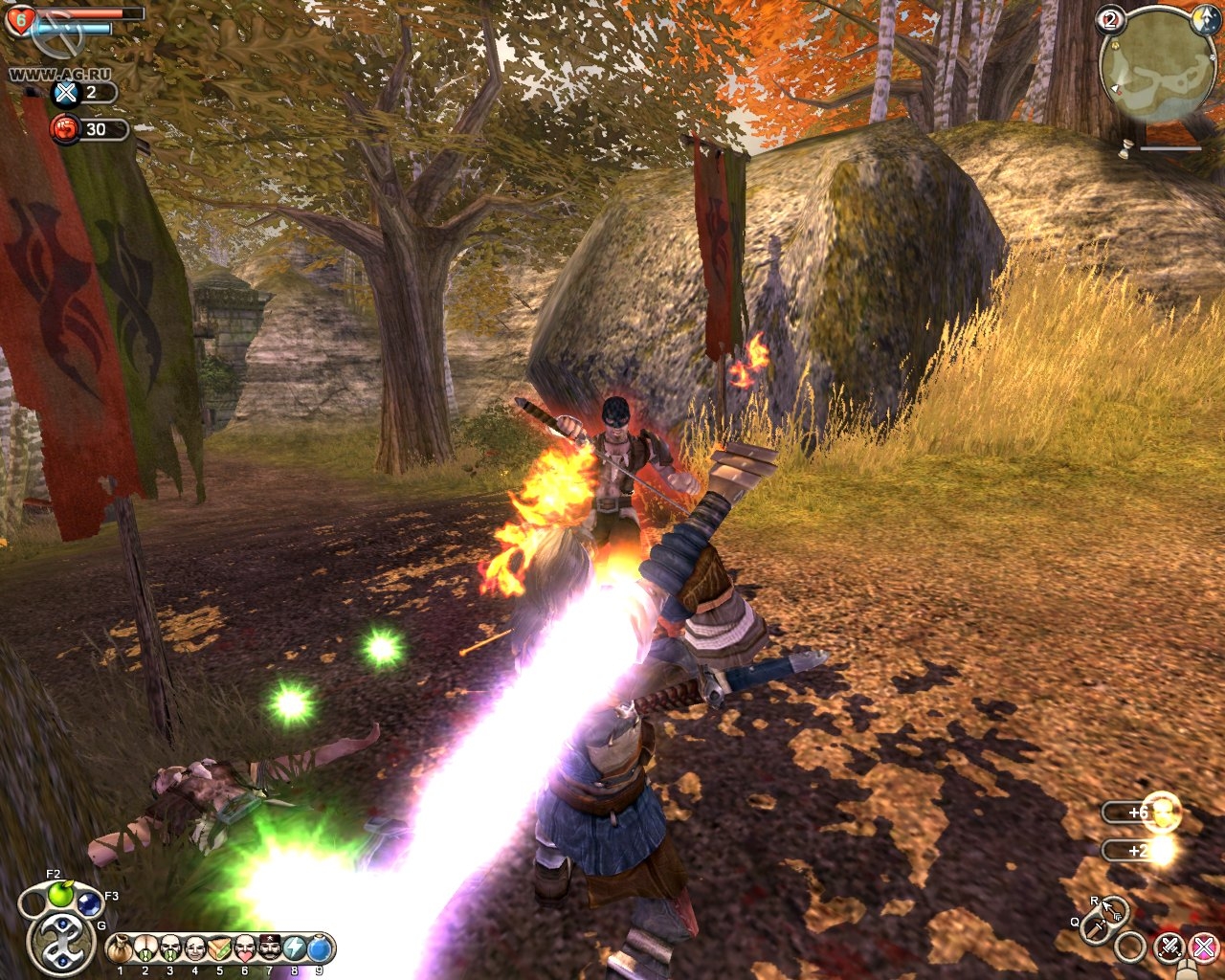
Task: Choose the sandwich with money hotbar icon
Action: [220, 948]
